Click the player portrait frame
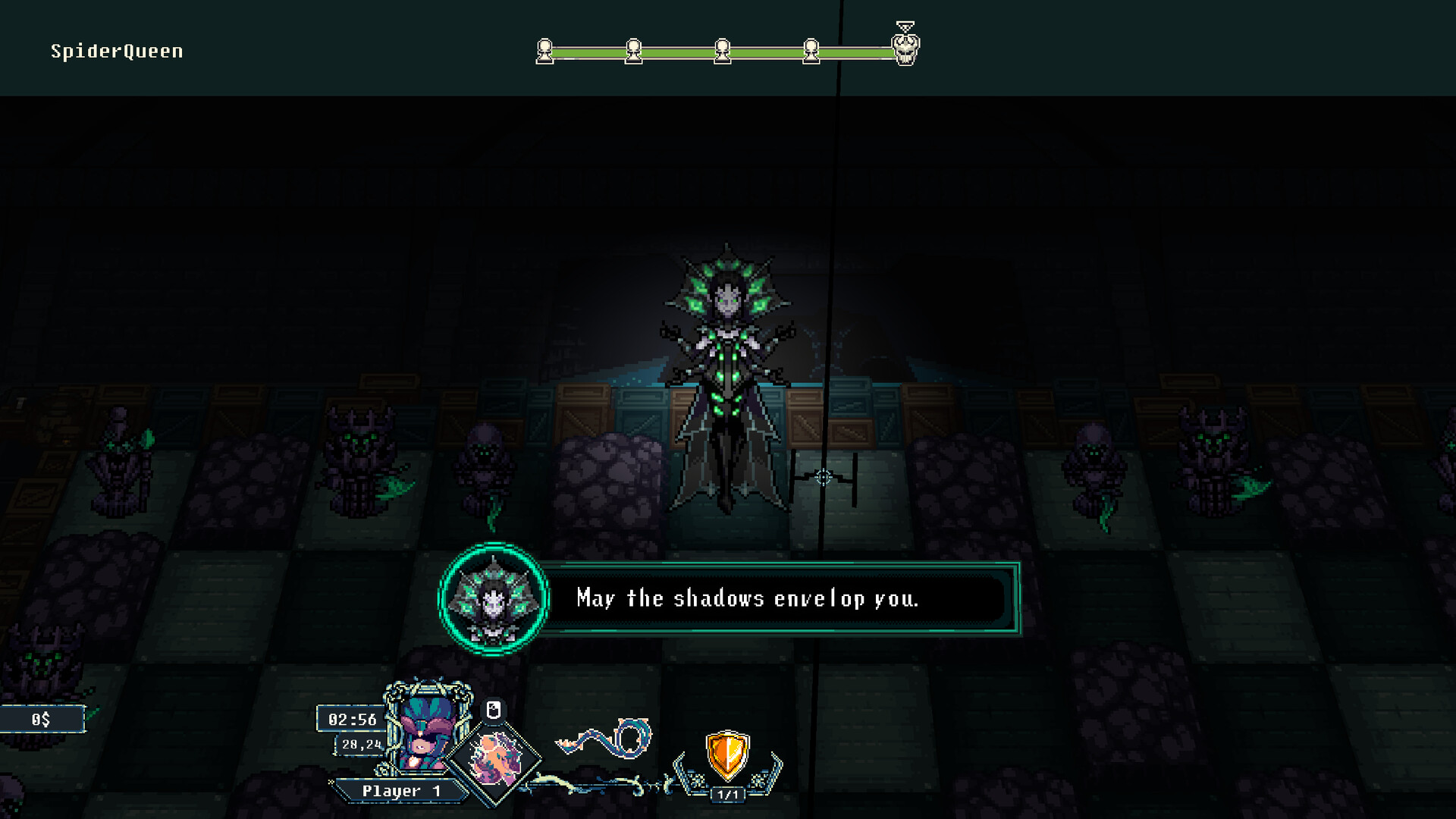The width and height of the screenshot is (1456, 819). click(x=425, y=732)
